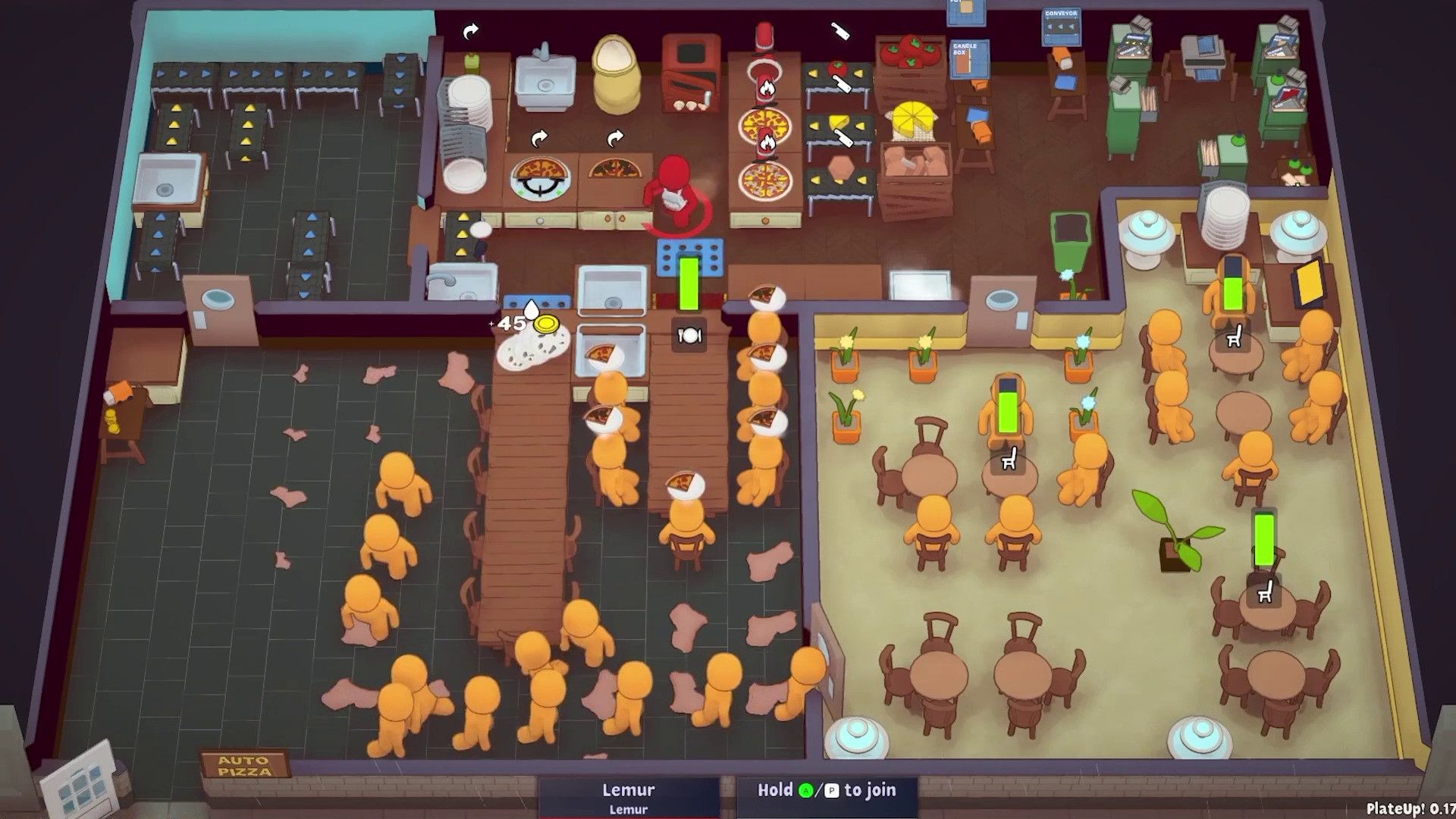Select the rotate arrow above the sink
This screenshot has height=819, width=1456.
pos(470,30)
